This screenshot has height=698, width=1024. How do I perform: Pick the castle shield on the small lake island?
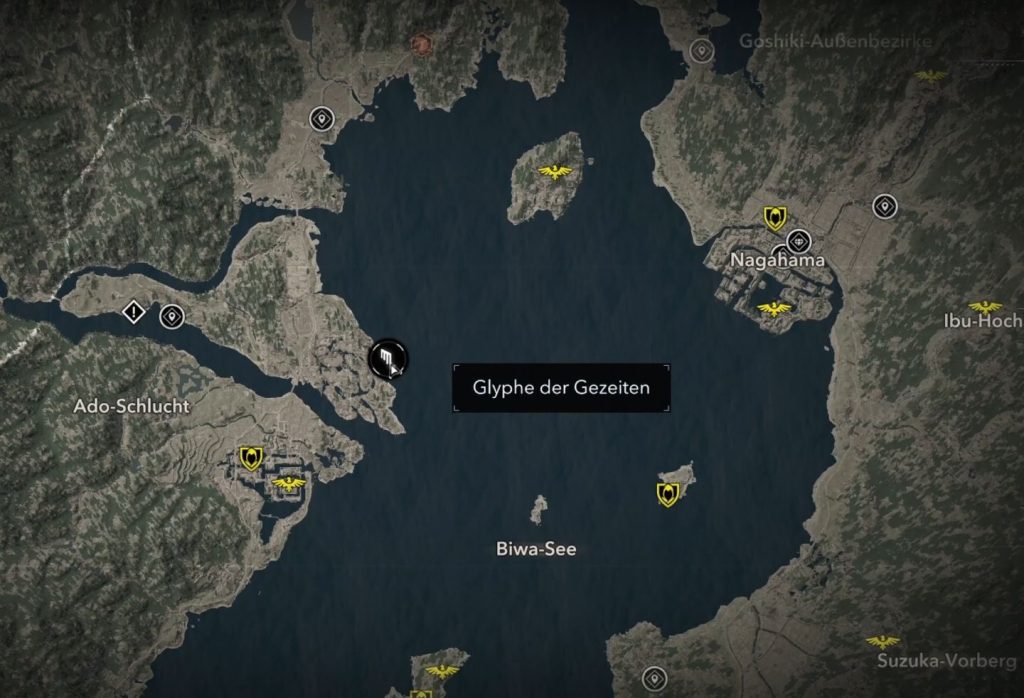pos(667,493)
